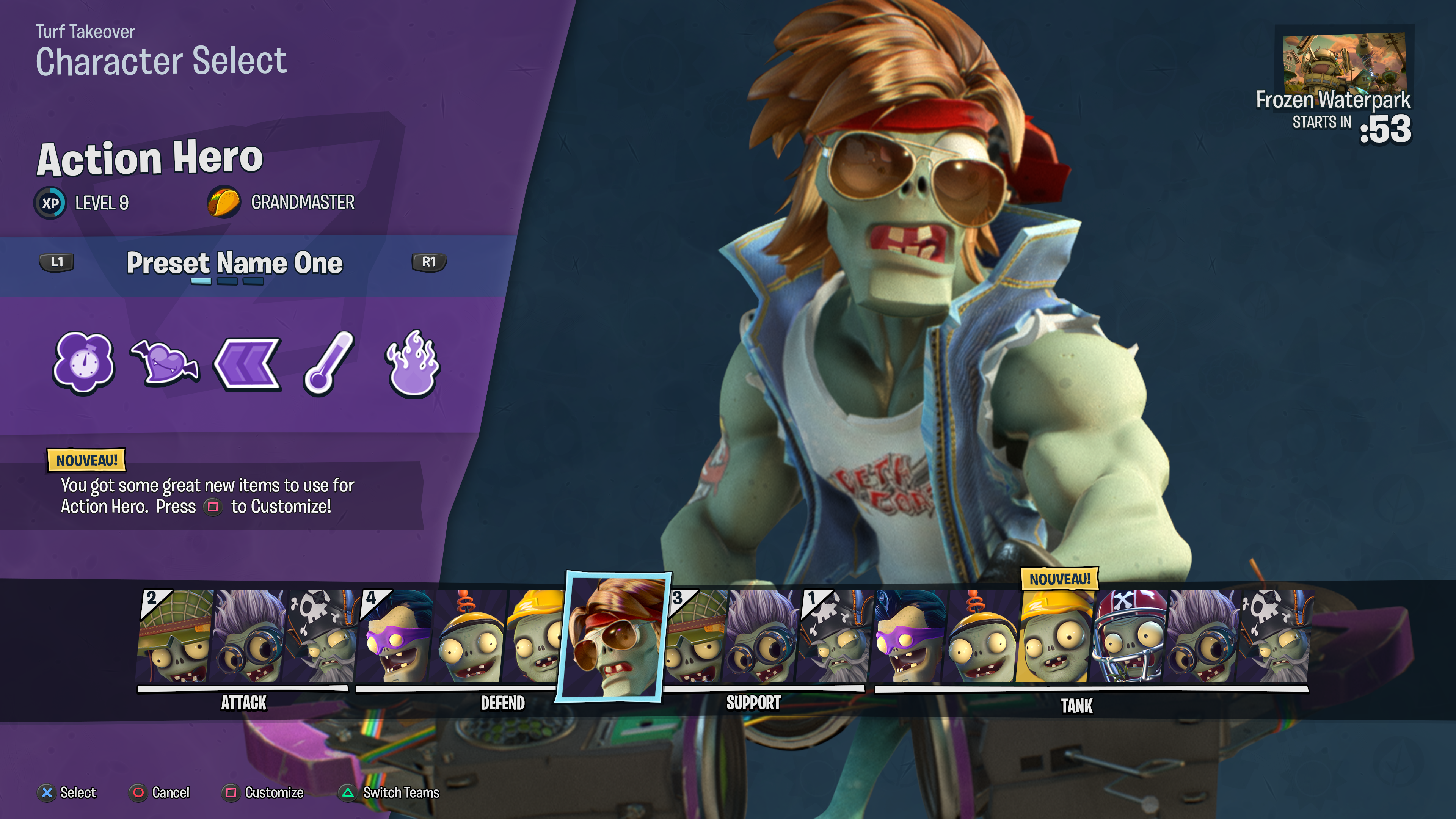Click the flower clock upgrade icon
The image size is (1456, 819).
[84, 362]
